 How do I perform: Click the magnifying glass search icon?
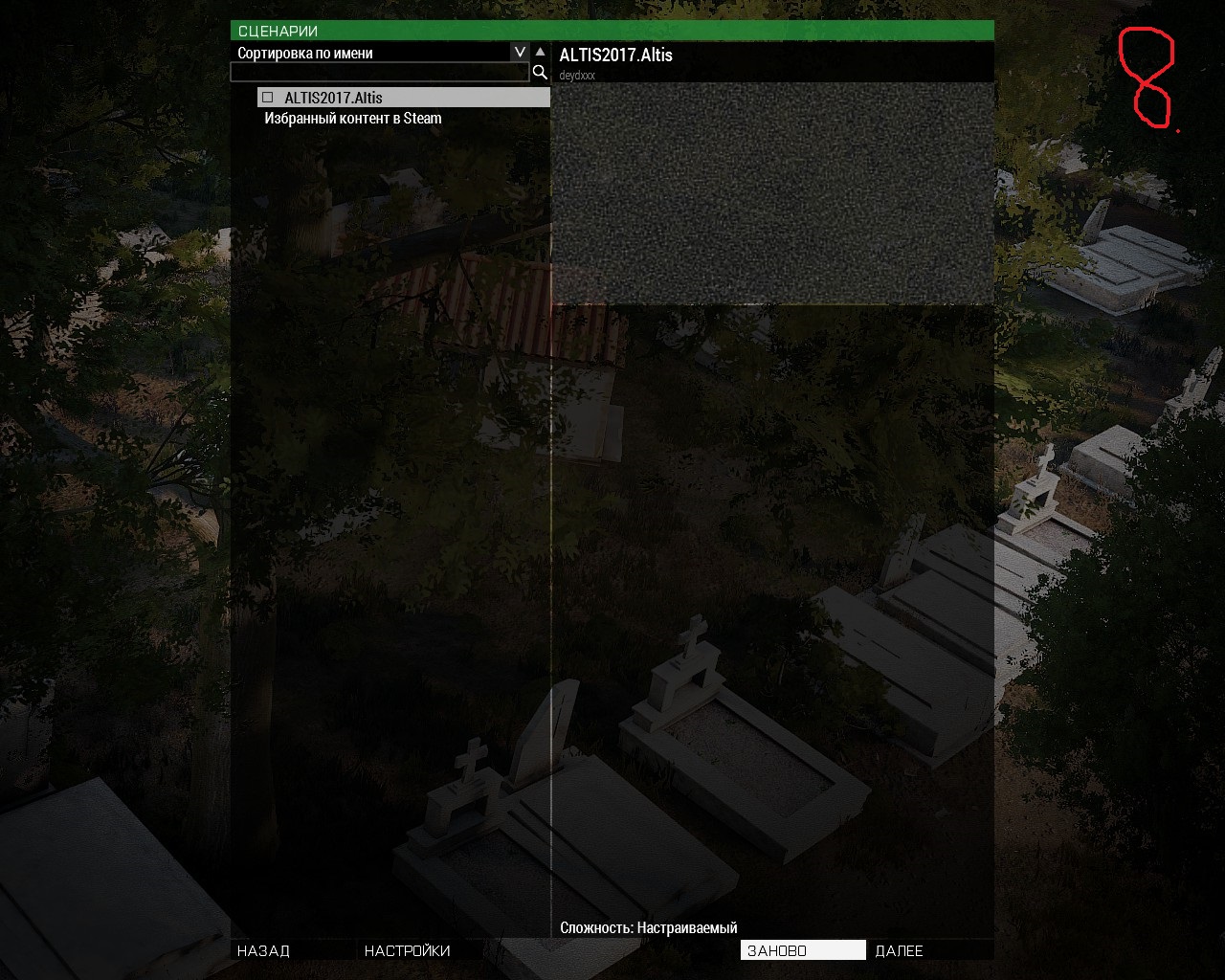click(540, 73)
